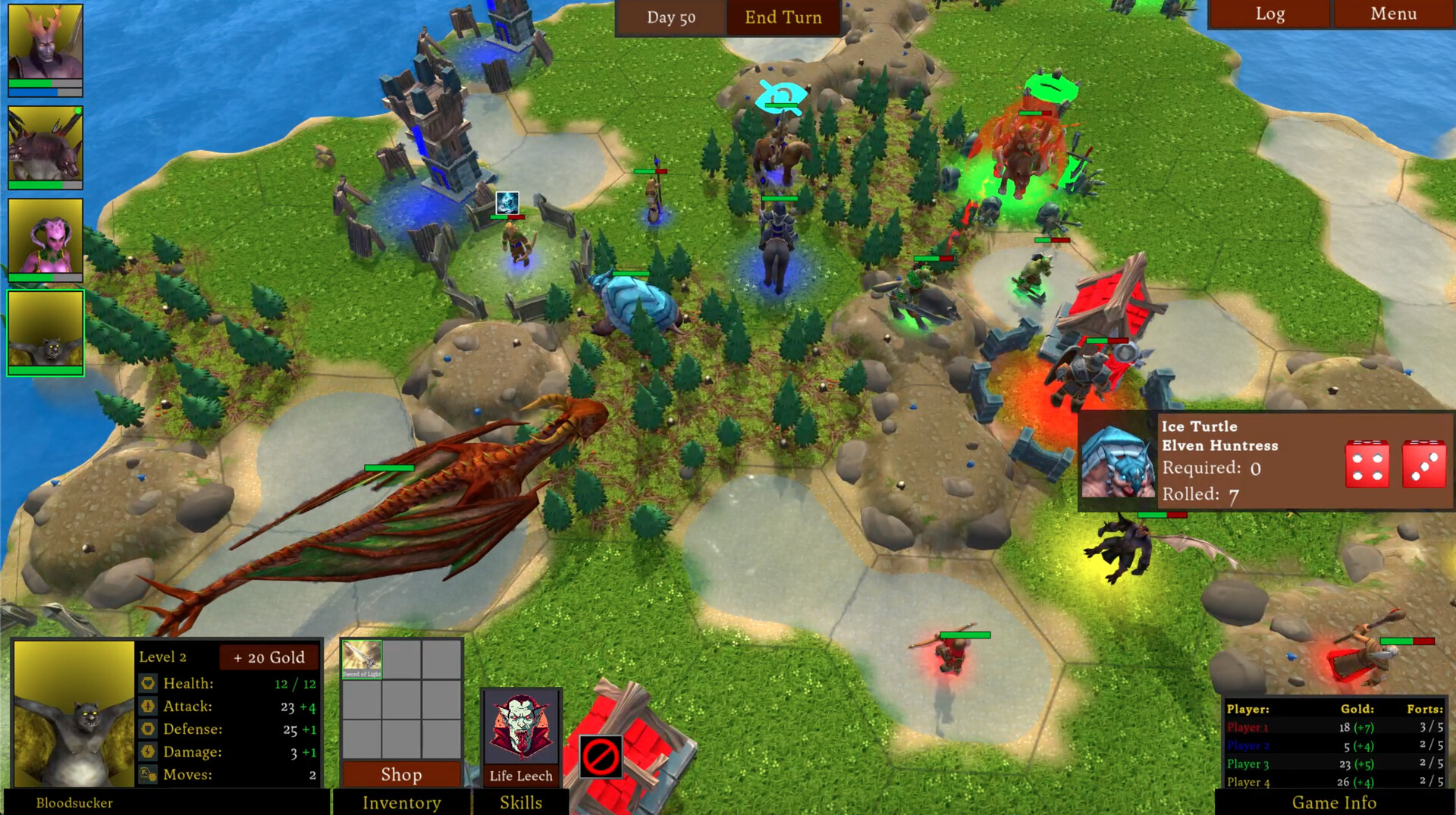Click the Attack stat icon
Screen dimensions: 1456x815
click(x=148, y=706)
